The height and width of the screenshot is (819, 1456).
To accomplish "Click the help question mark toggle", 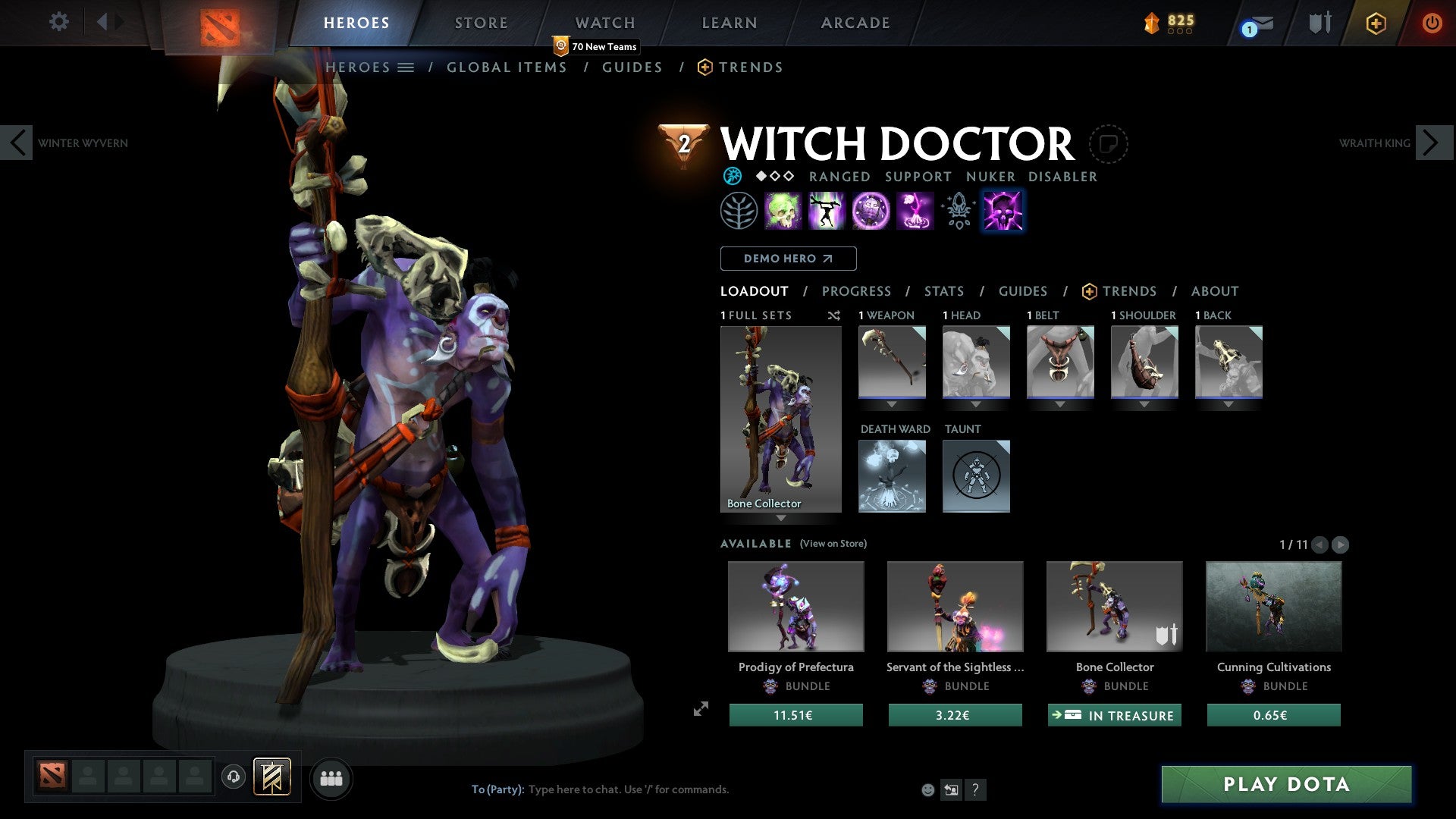I will click(975, 789).
